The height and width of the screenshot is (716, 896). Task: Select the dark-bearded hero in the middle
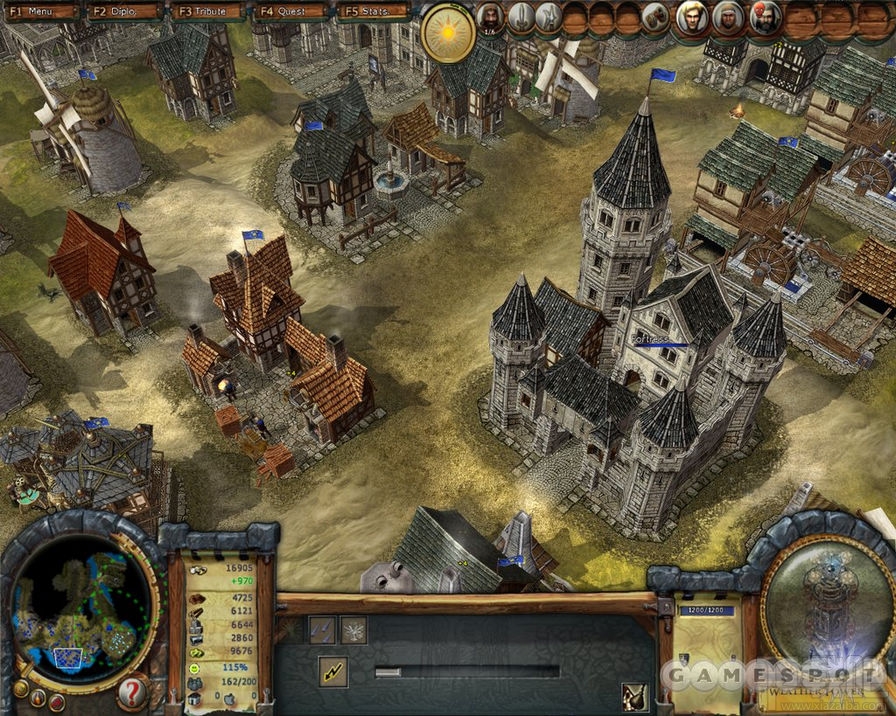tap(729, 17)
